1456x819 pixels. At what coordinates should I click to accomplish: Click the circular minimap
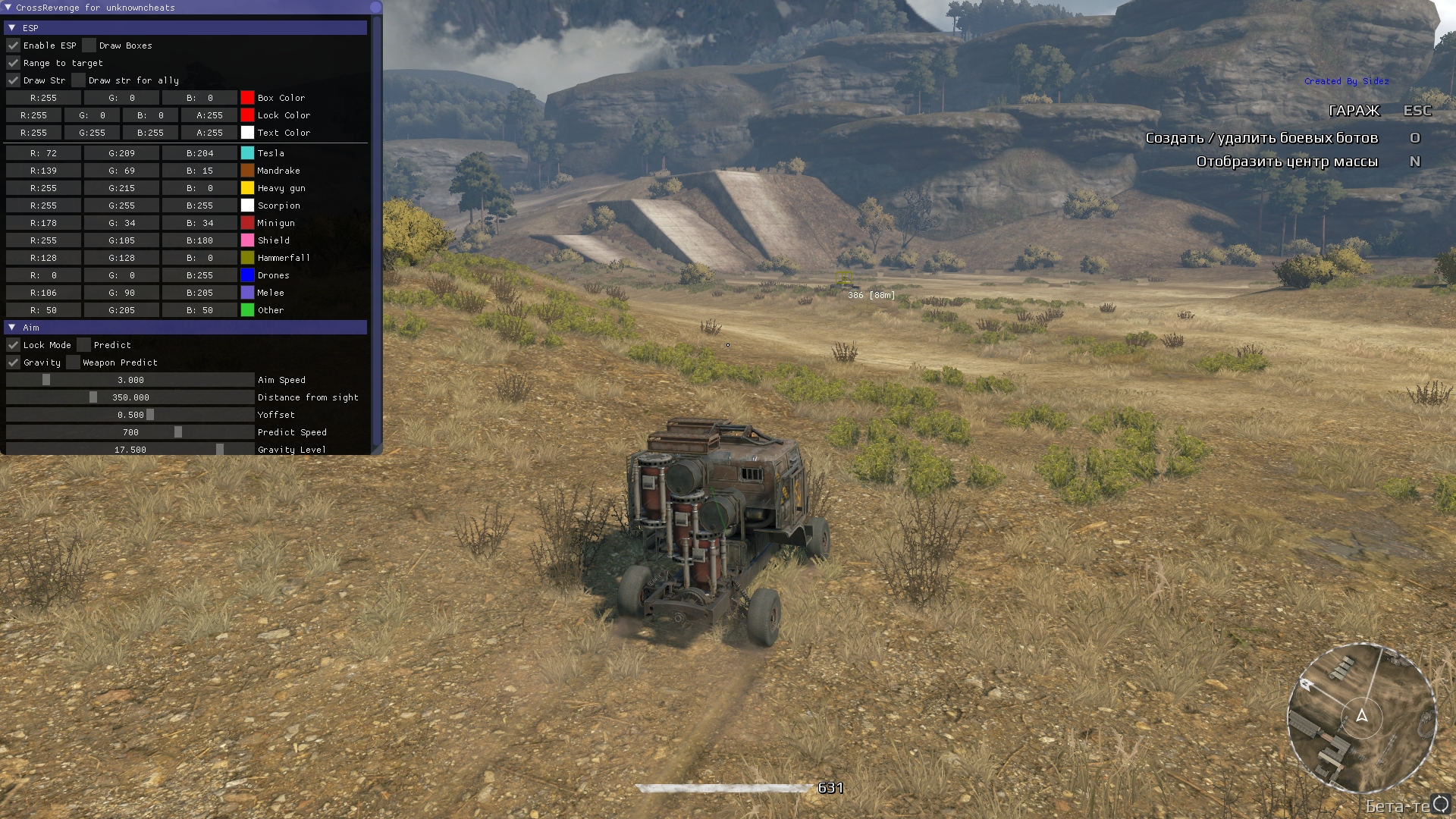1362,717
